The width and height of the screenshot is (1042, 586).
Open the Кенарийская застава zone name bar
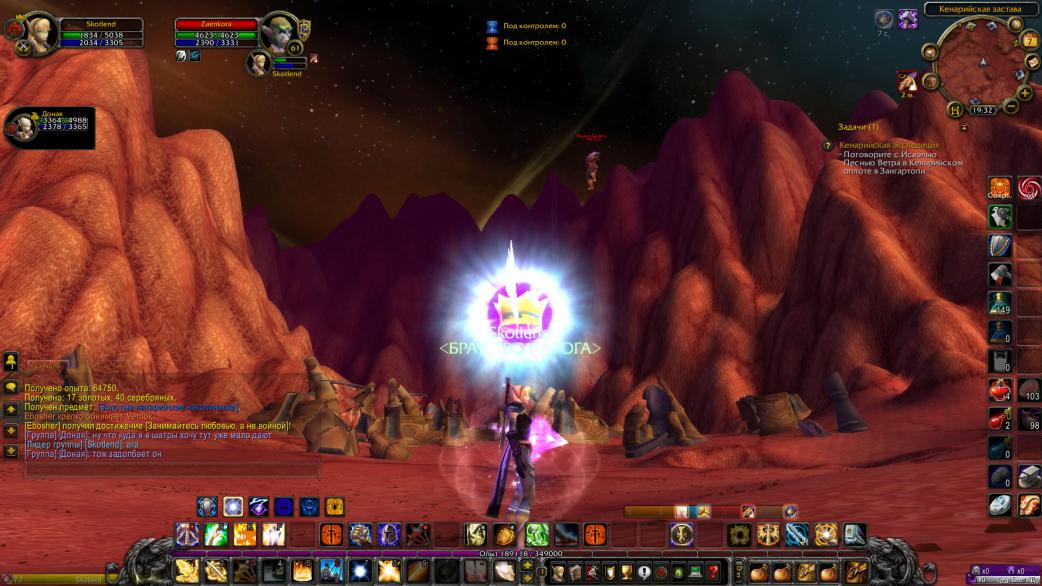980,9
